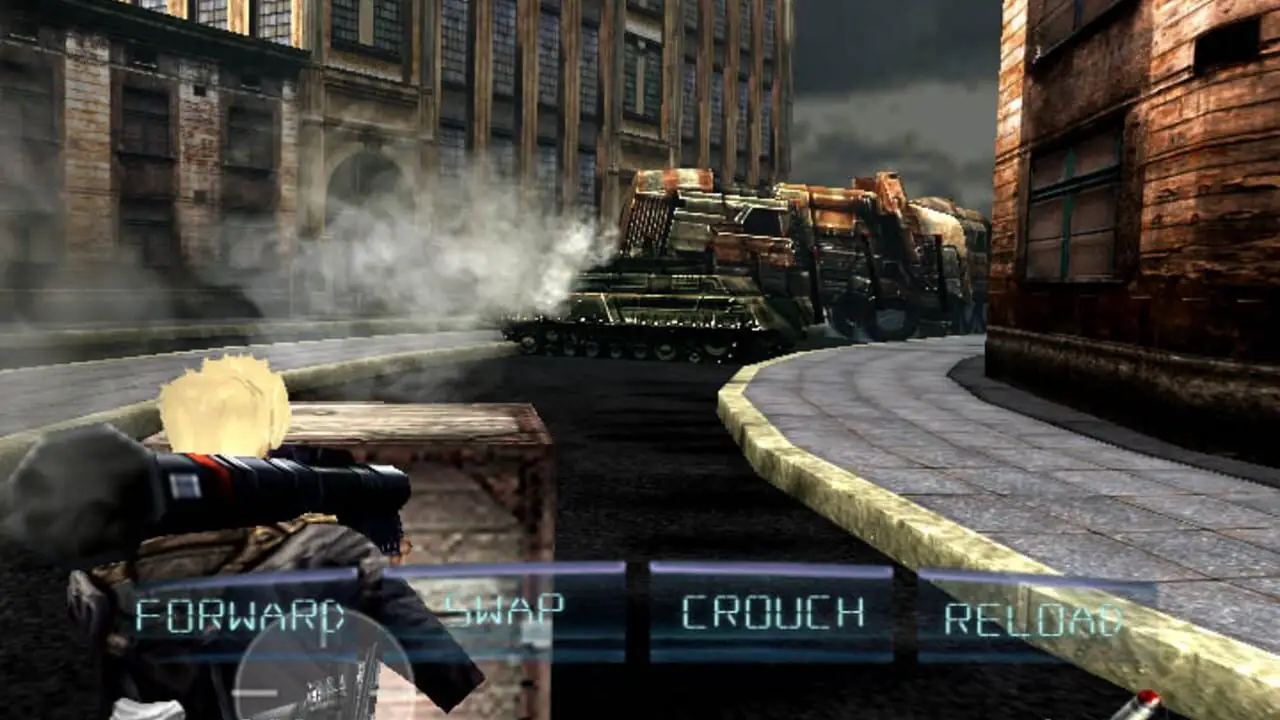Tap the FORWARD action button
1280x720 pixels.
(241, 614)
